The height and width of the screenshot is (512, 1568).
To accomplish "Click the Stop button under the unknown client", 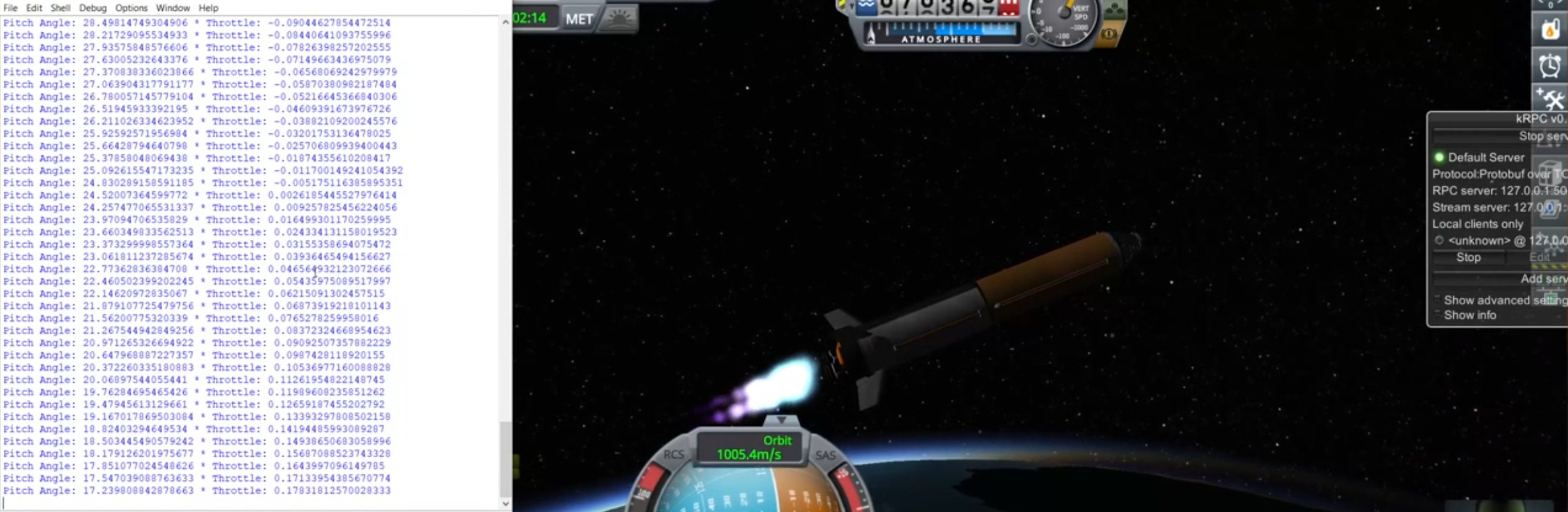I will [1468, 258].
